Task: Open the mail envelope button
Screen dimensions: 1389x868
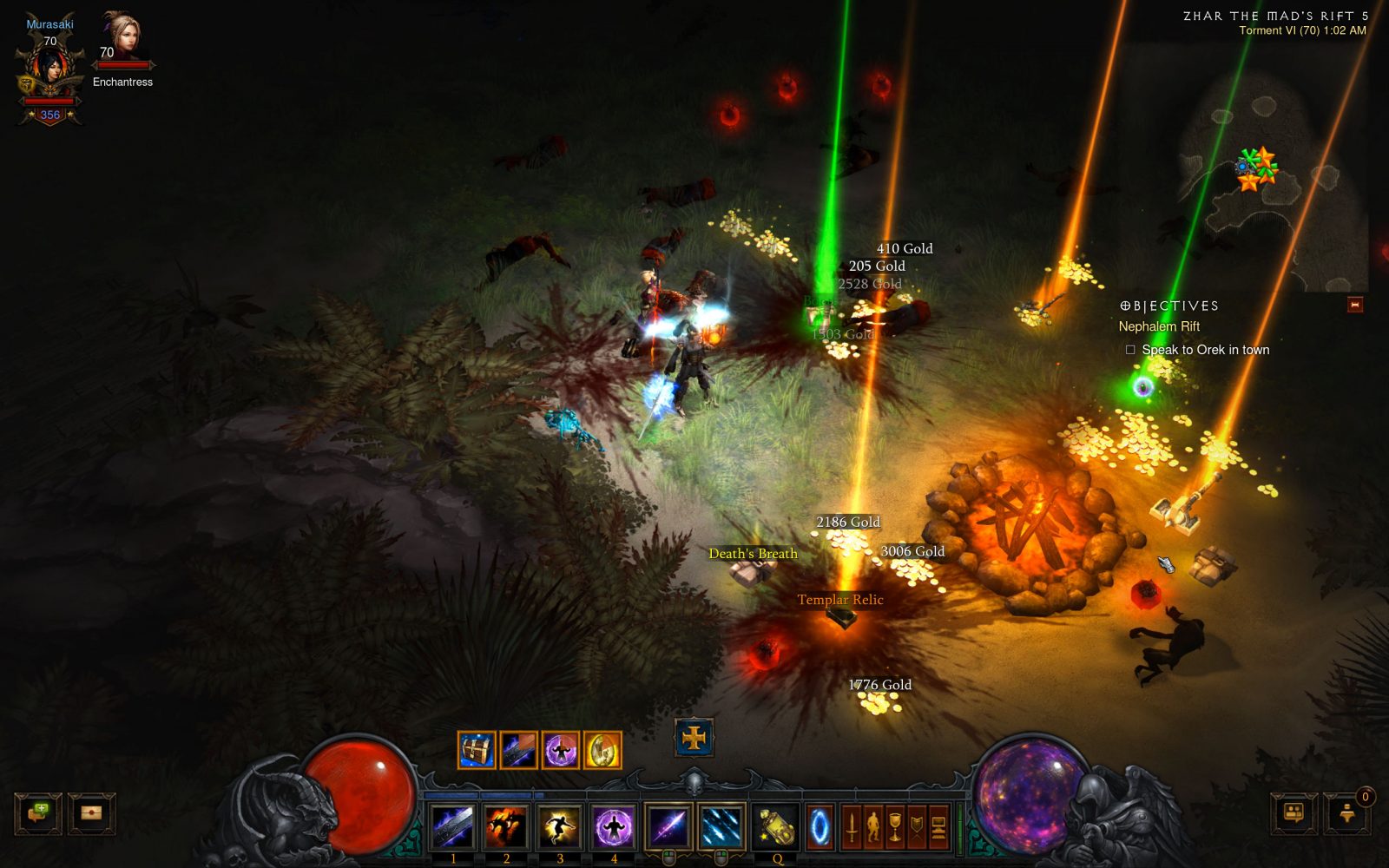Action: pos(91,813)
